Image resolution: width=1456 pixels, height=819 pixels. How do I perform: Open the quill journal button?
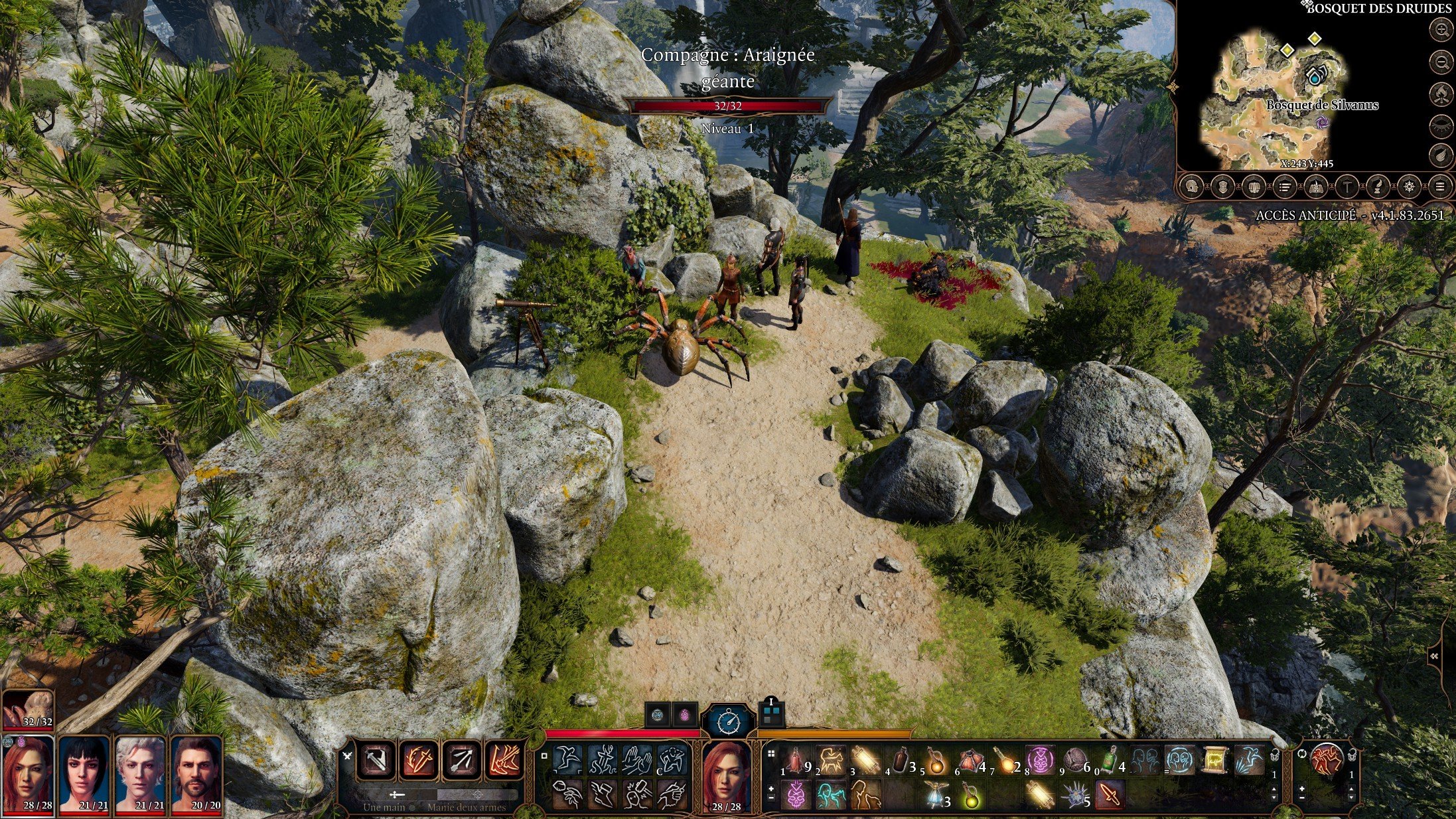1378,187
